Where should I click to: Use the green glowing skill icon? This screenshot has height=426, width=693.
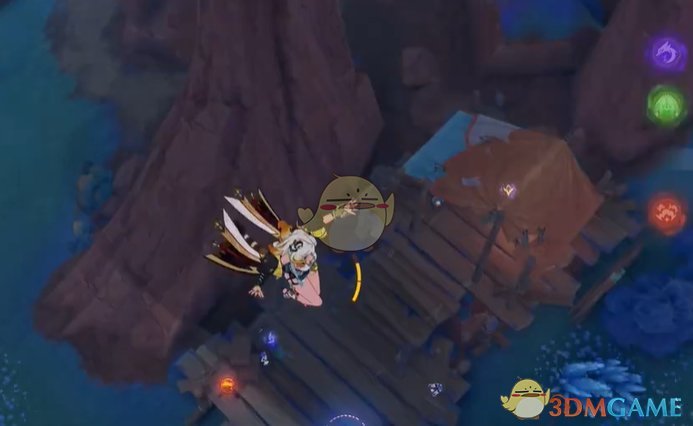click(x=664, y=105)
